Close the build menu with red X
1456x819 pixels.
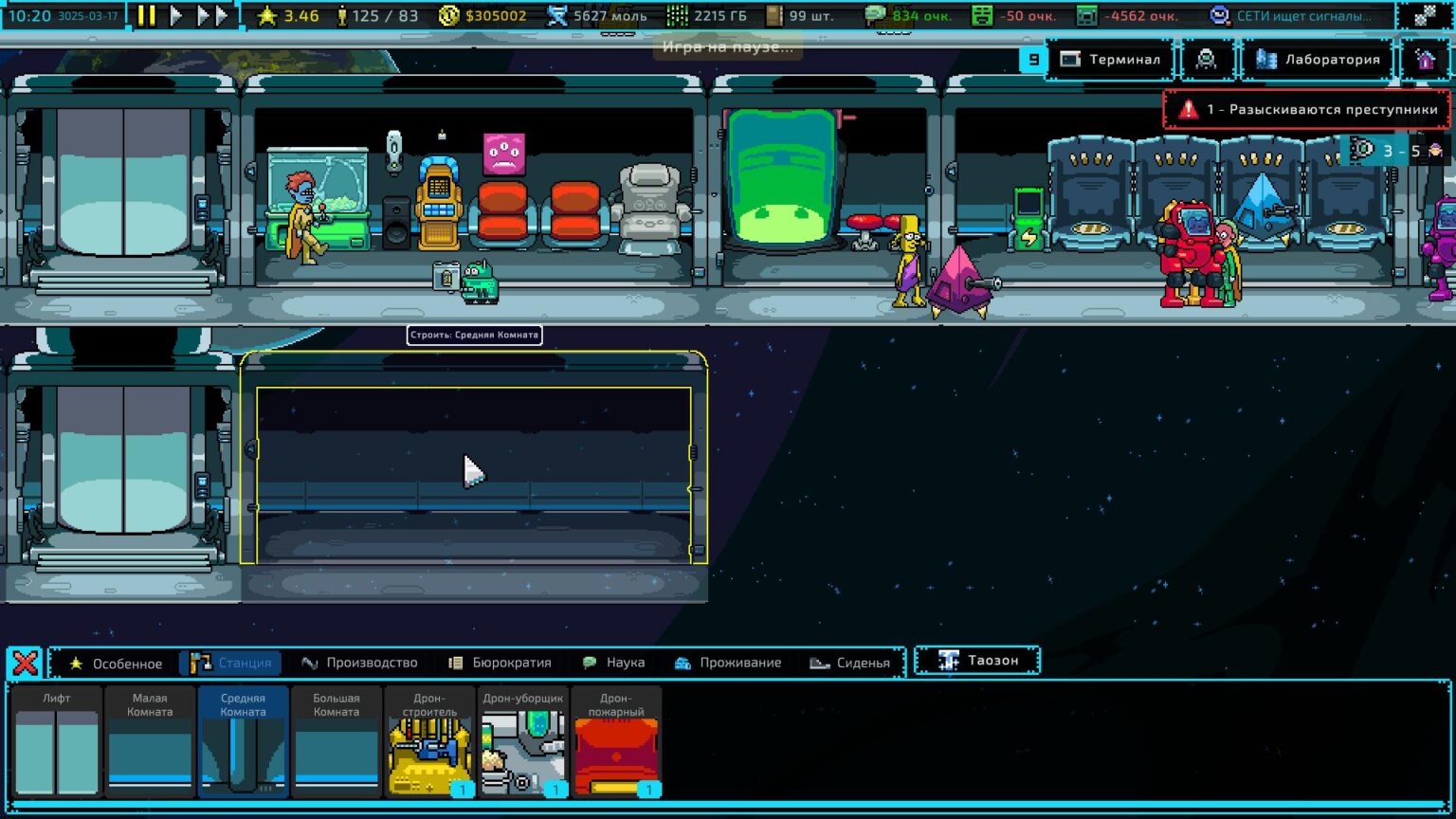tap(26, 663)
